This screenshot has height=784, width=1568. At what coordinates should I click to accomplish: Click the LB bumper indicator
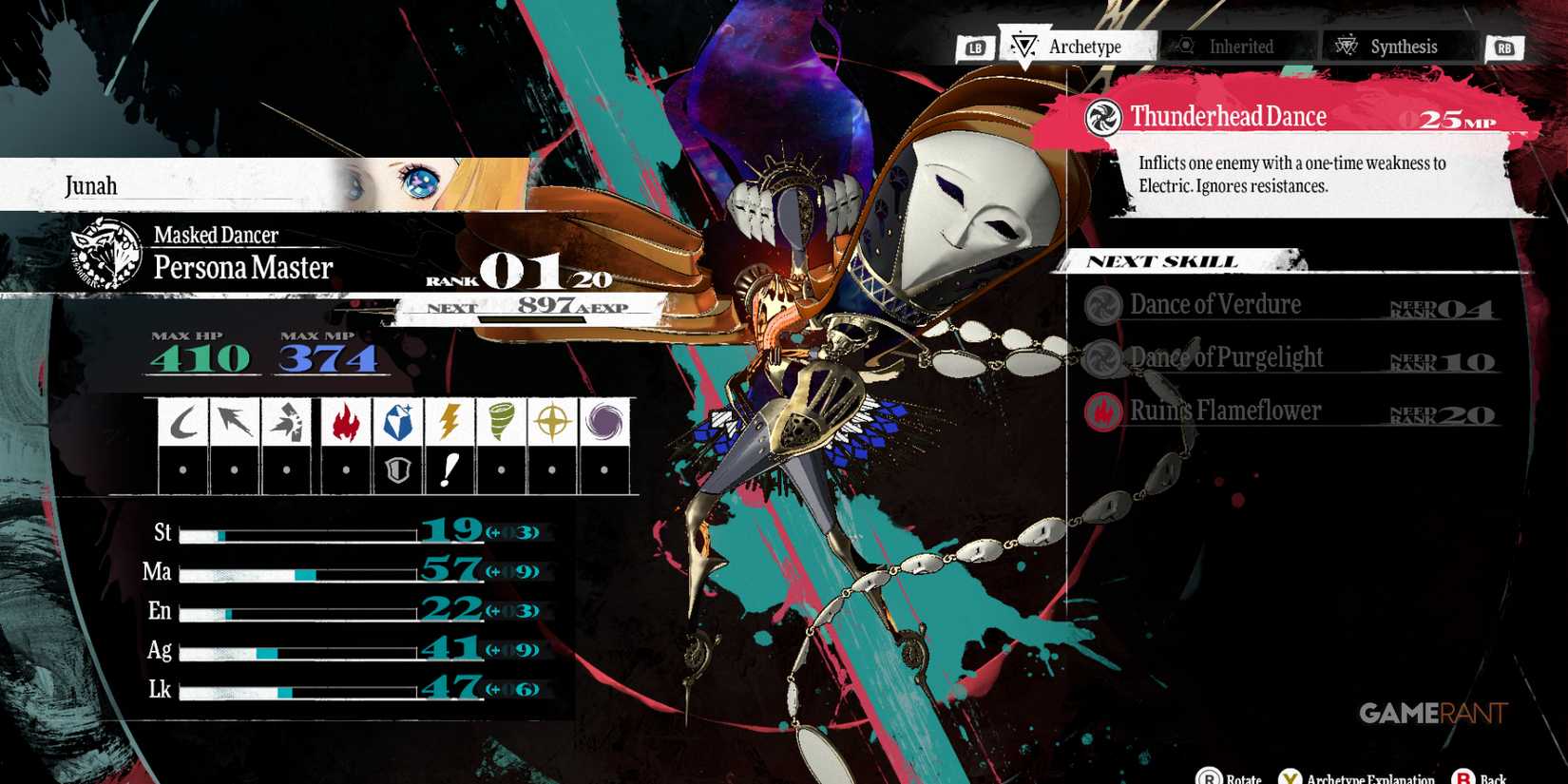tap(978, 46)
